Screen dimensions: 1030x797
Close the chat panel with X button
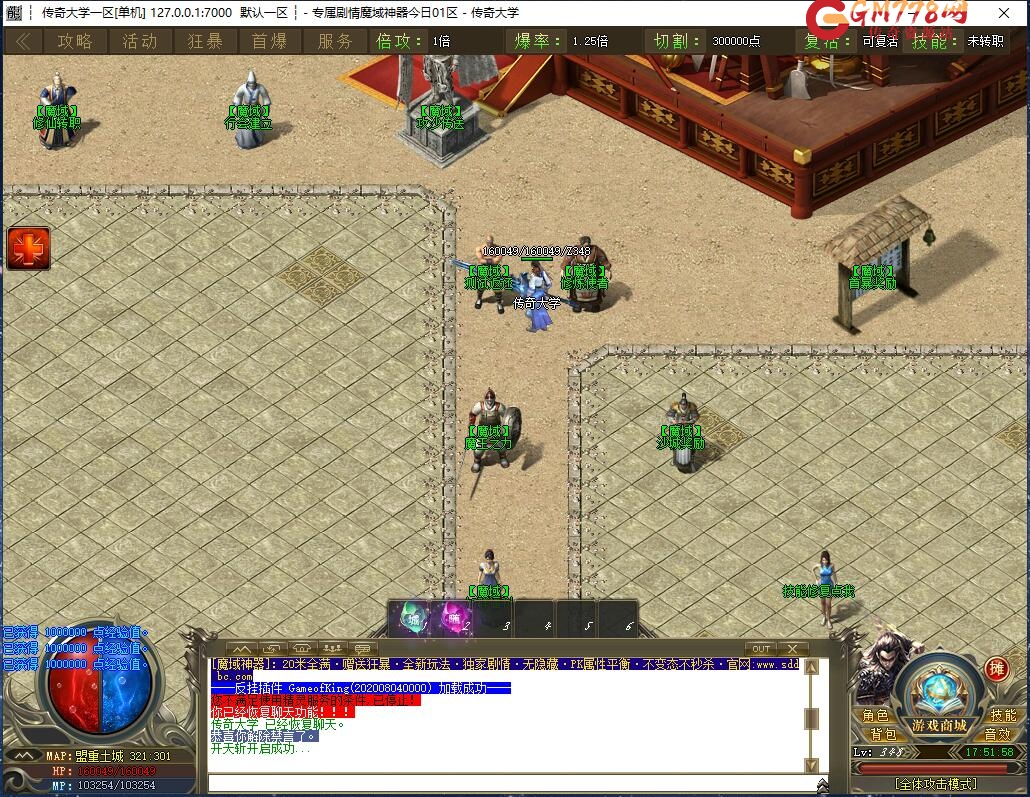(792, 649)
